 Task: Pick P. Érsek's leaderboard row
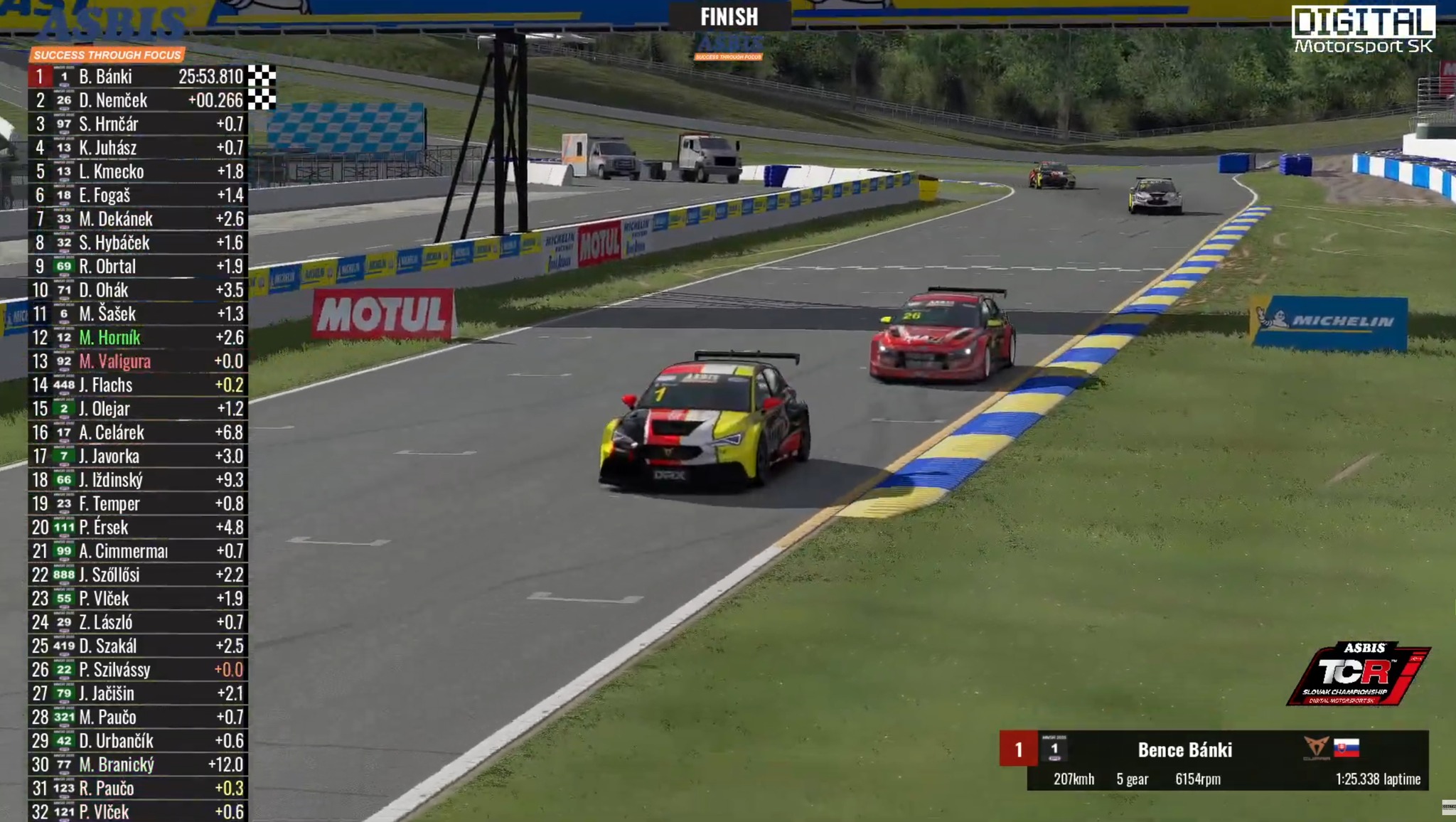point(104,528)
